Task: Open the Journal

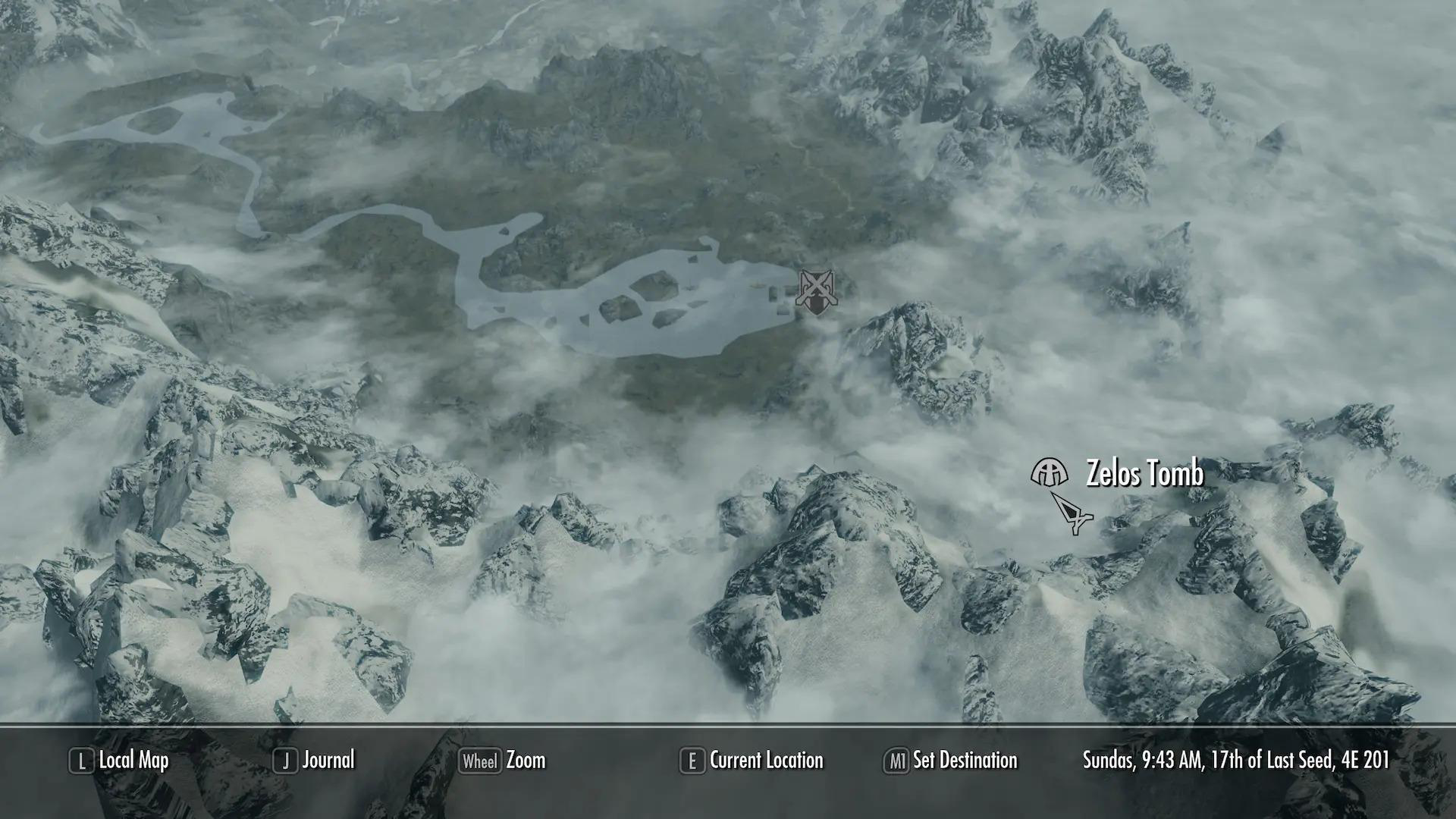Action: (329, 761)
